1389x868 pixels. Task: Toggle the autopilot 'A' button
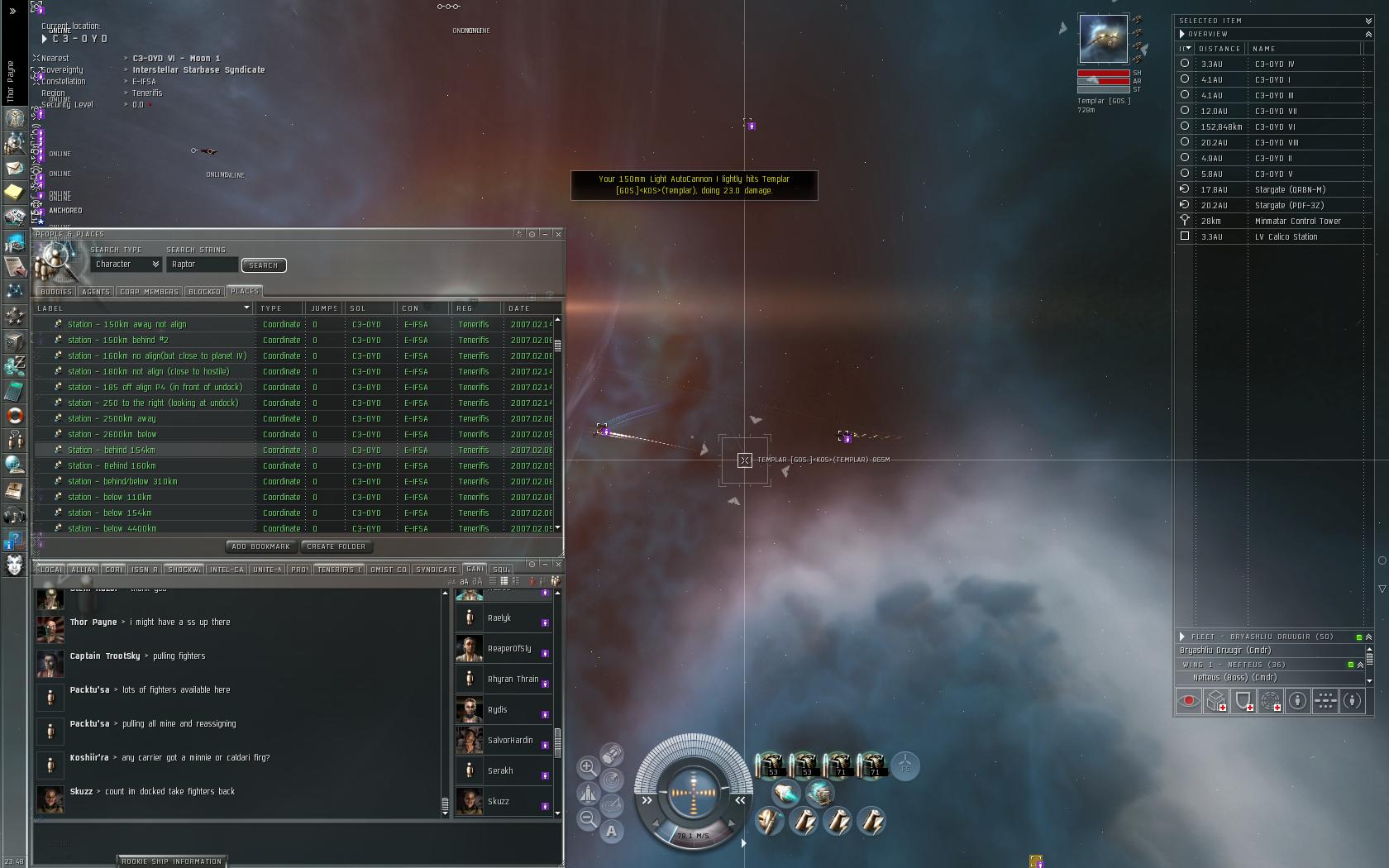[x=611, y=831]
